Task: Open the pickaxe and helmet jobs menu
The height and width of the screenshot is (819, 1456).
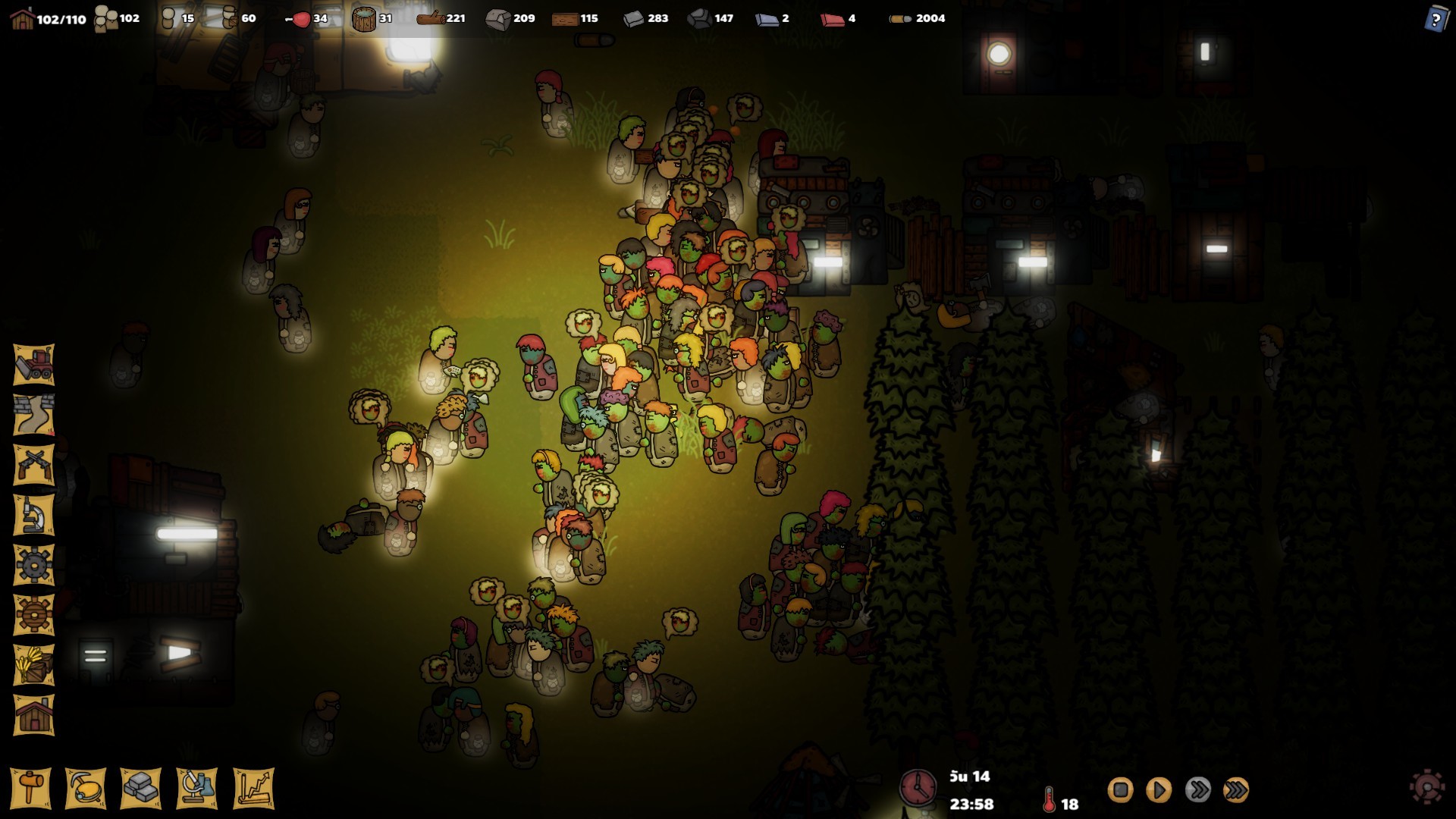Action: (x=86, y=789)
